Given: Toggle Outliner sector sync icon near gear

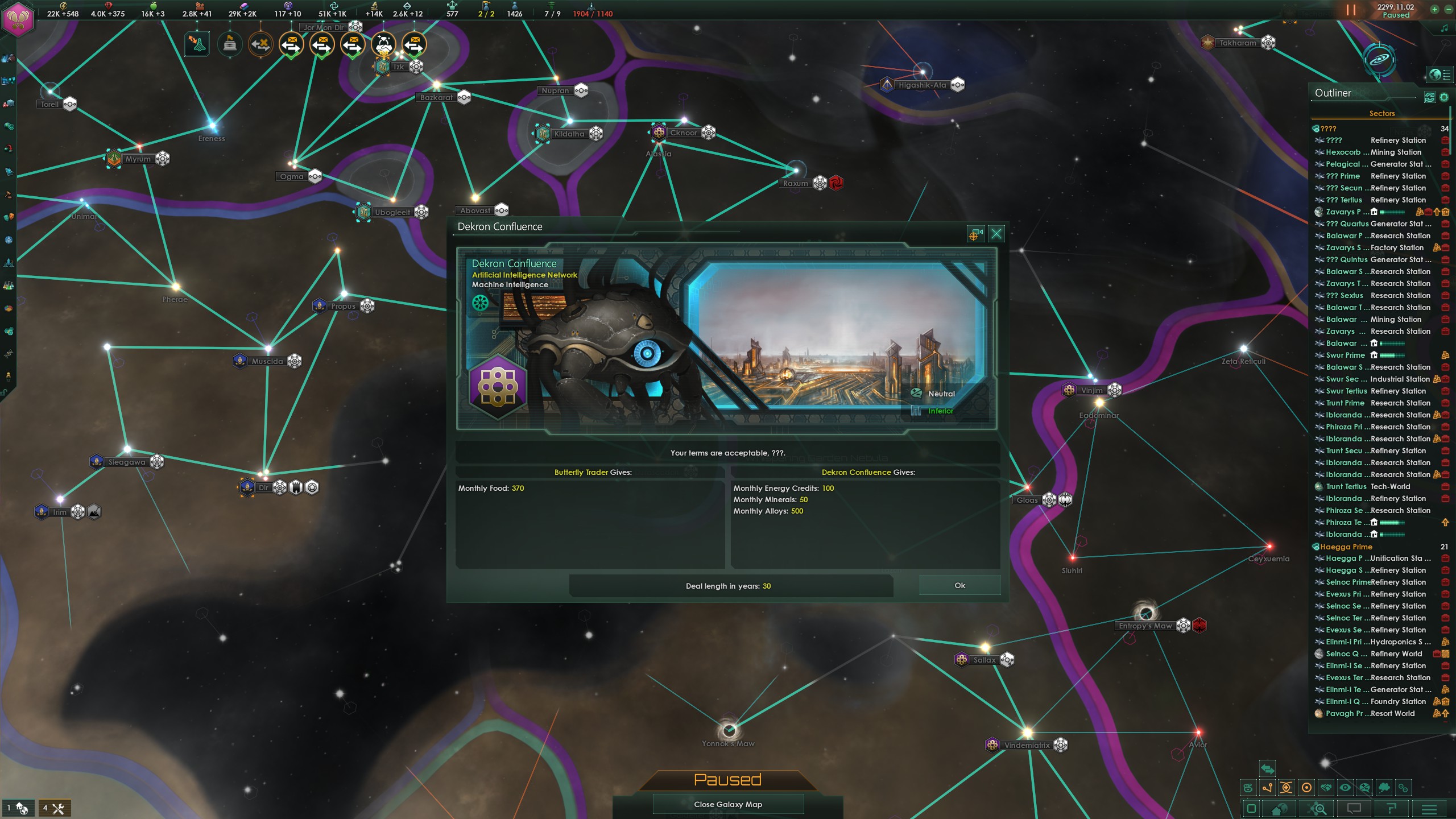Looking at the screenshot, I should (x=1429, y=97).
